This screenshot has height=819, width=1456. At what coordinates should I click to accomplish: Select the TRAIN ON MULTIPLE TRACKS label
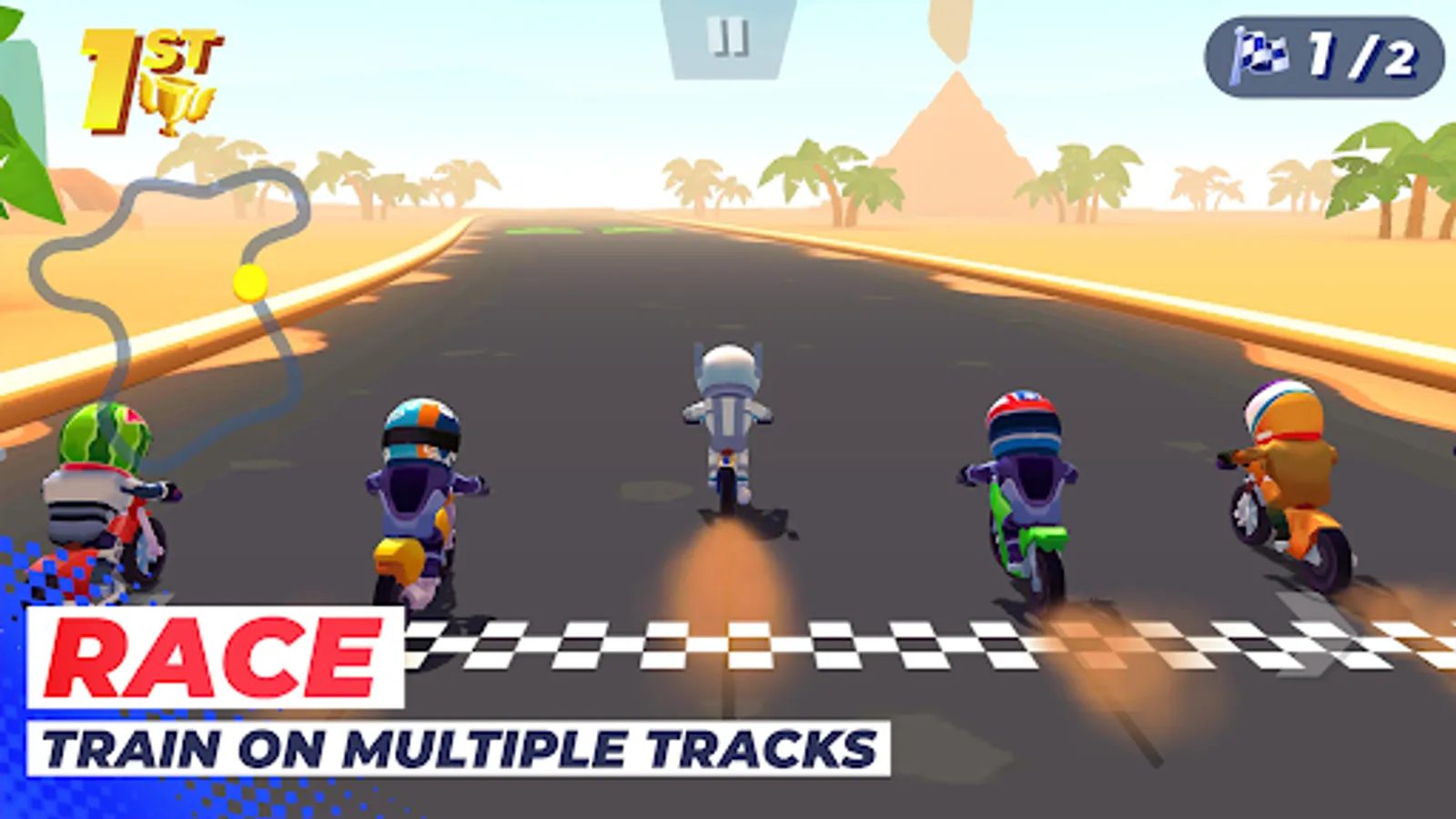point(455,746)
